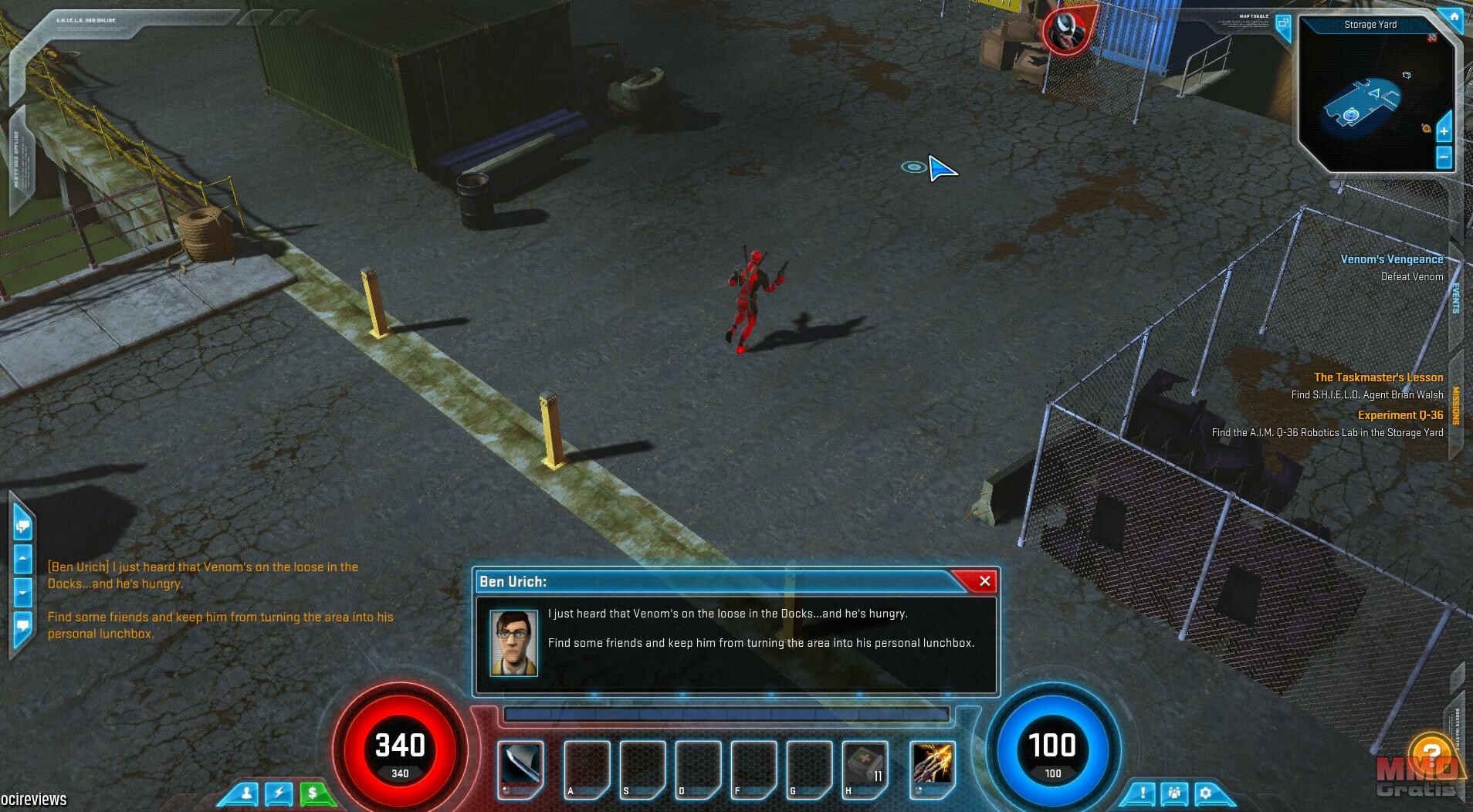This screenshot has height=812, width=1473.
Task: Select the Experiment Q-36 mission
Action: pos(1400,415)
